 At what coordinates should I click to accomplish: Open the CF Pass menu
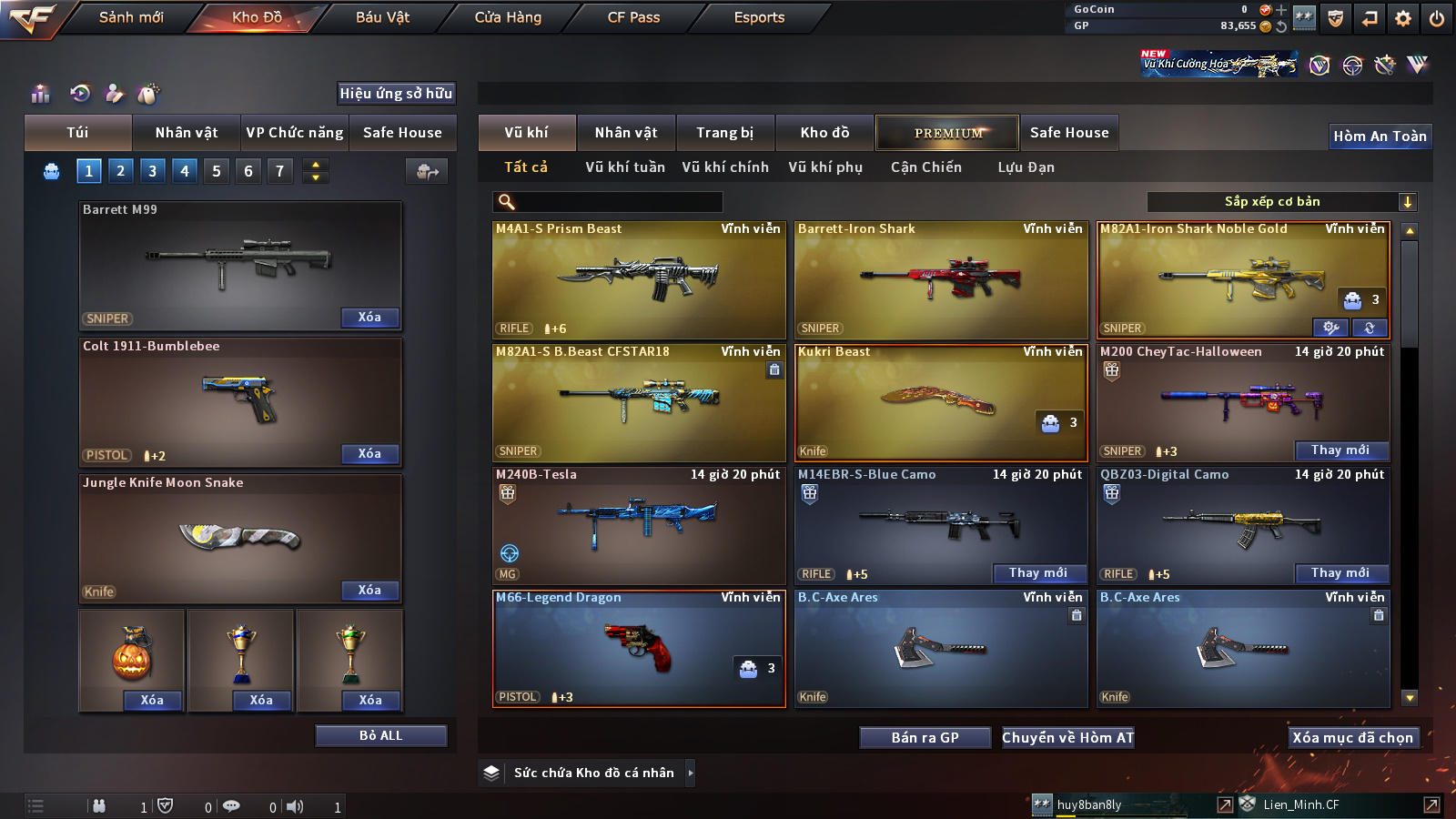point(633,17)
